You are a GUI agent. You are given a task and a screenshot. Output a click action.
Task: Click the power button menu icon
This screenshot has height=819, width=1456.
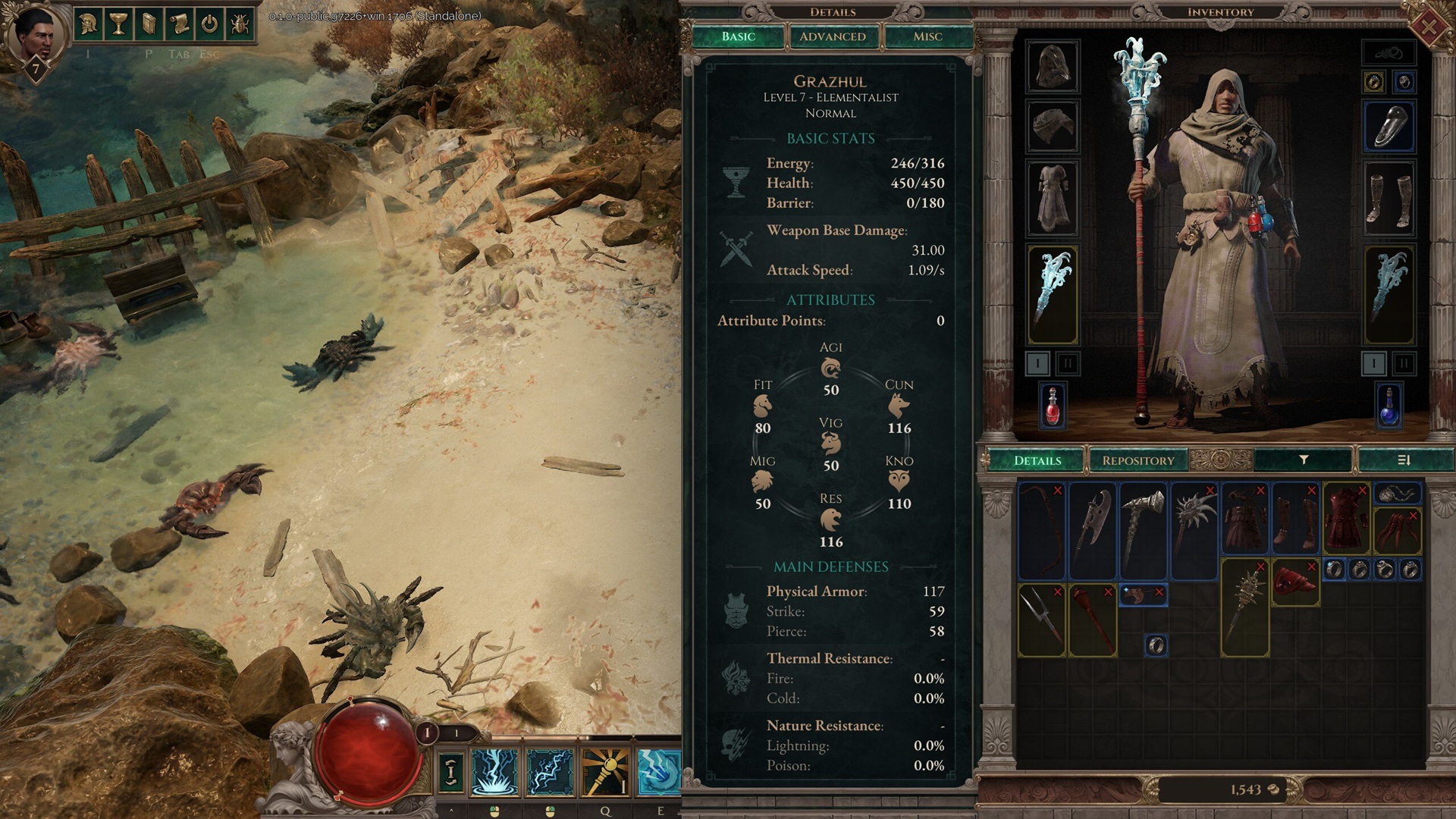[x=209, y=24]
